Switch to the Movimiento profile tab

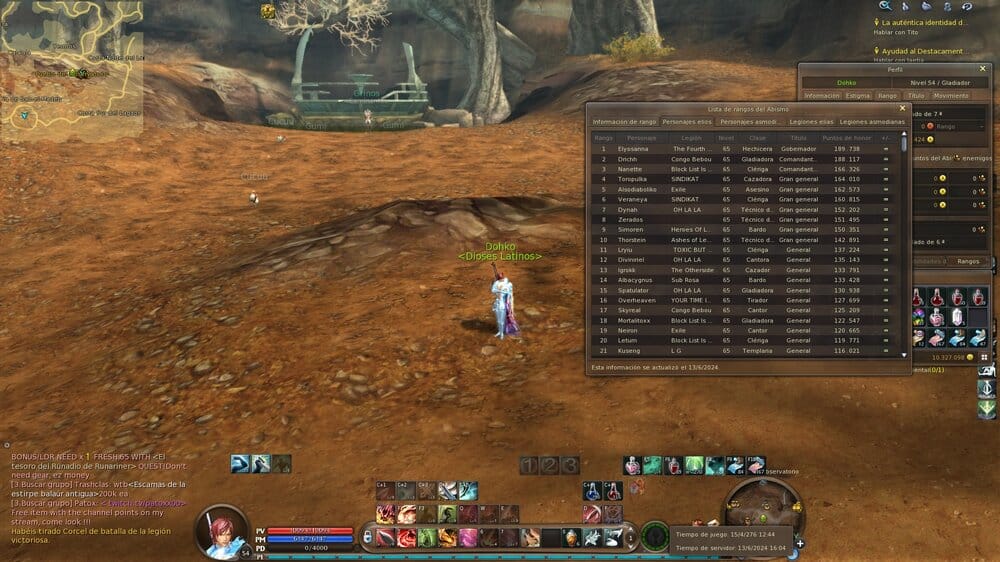tap(951, 96)
